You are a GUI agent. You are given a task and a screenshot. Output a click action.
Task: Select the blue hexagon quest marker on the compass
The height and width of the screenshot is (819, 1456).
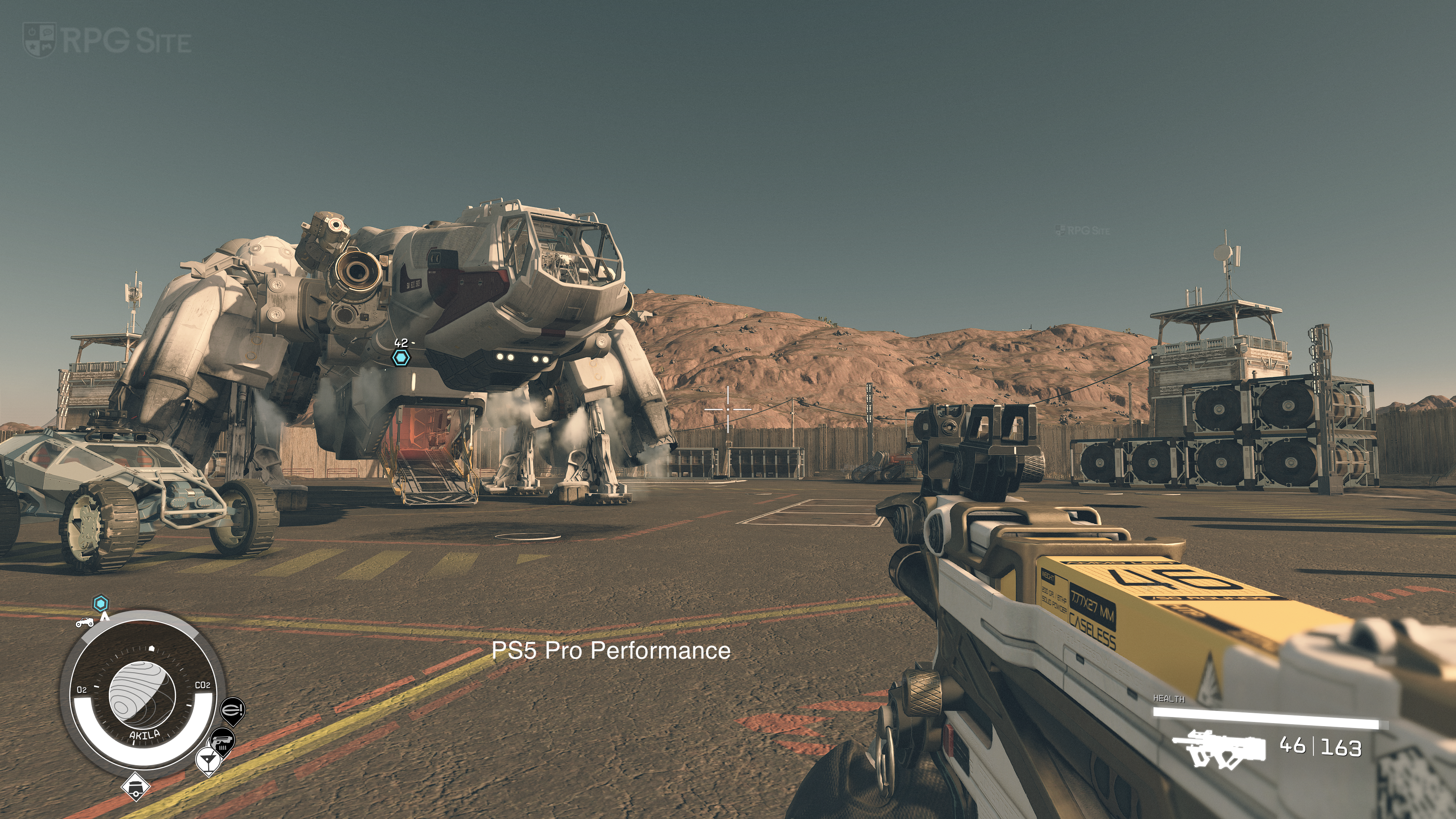100,604
